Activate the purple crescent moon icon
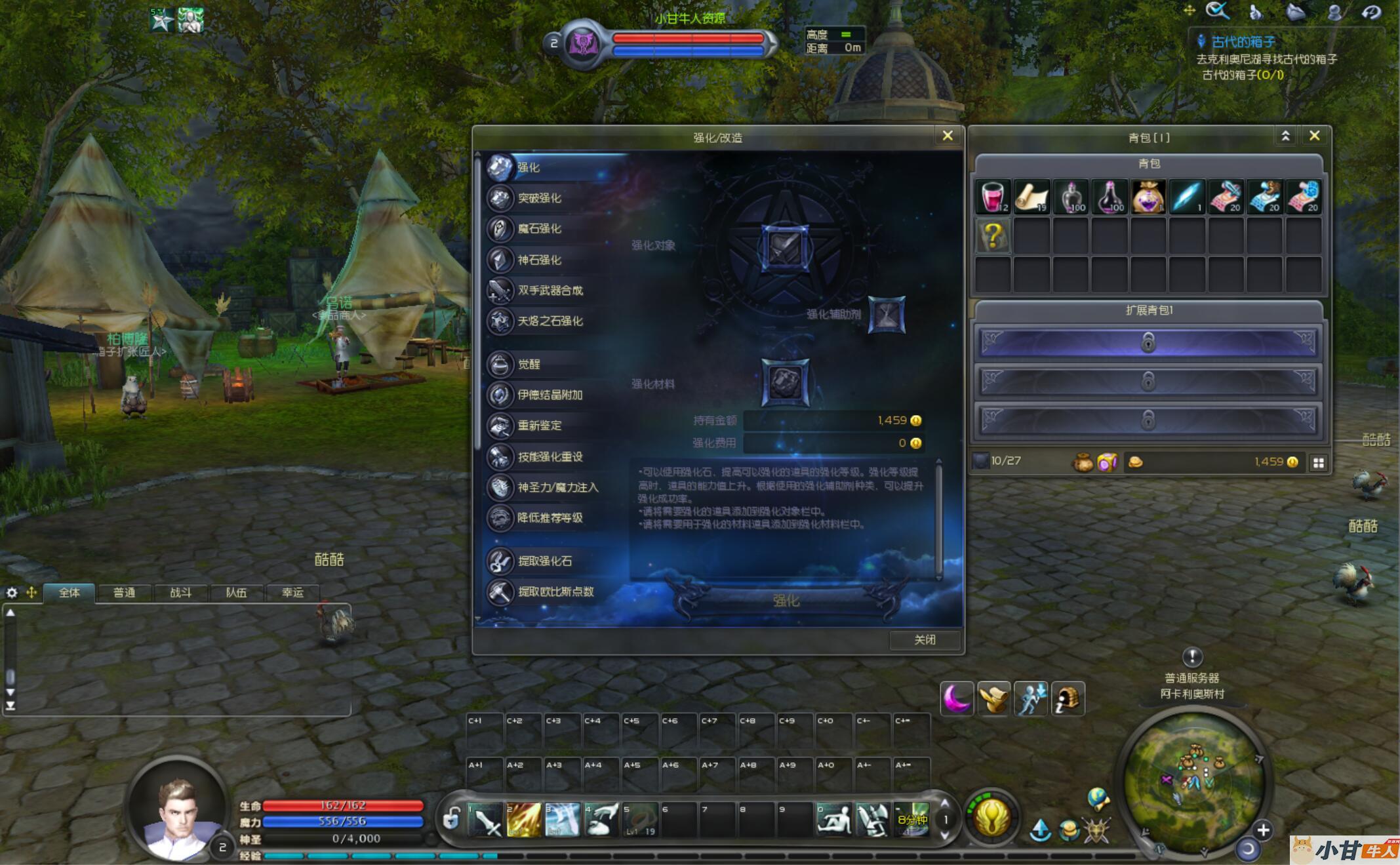 tap(957, 698)
